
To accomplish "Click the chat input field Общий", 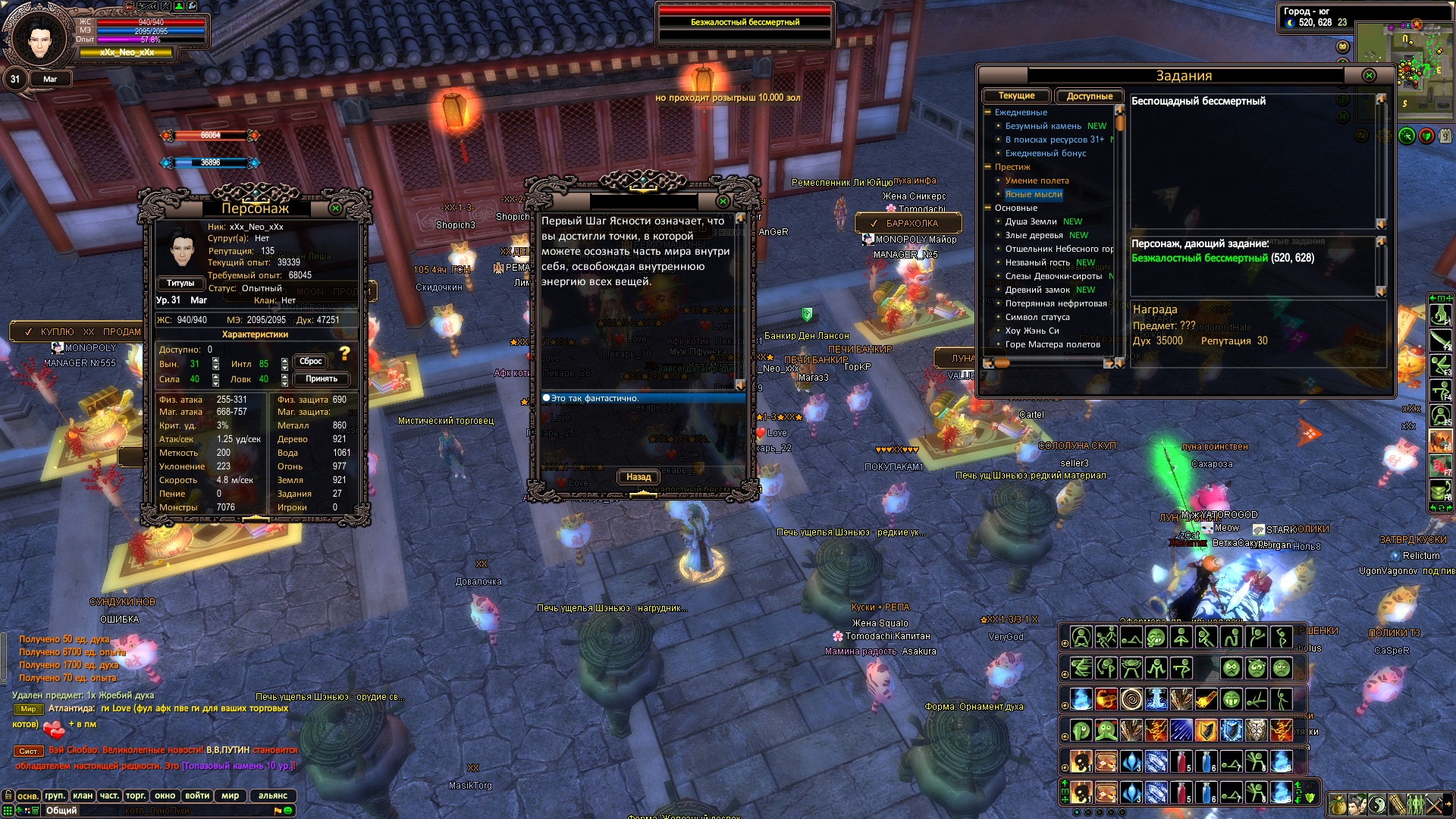I will (152, 811).
